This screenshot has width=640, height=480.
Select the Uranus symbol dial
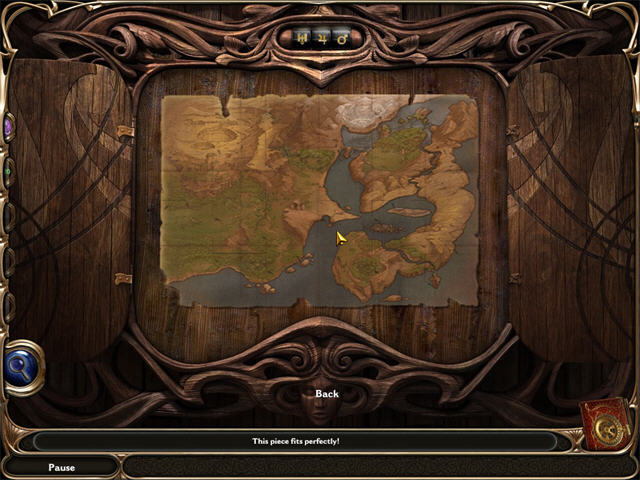[x=303, y=39]
